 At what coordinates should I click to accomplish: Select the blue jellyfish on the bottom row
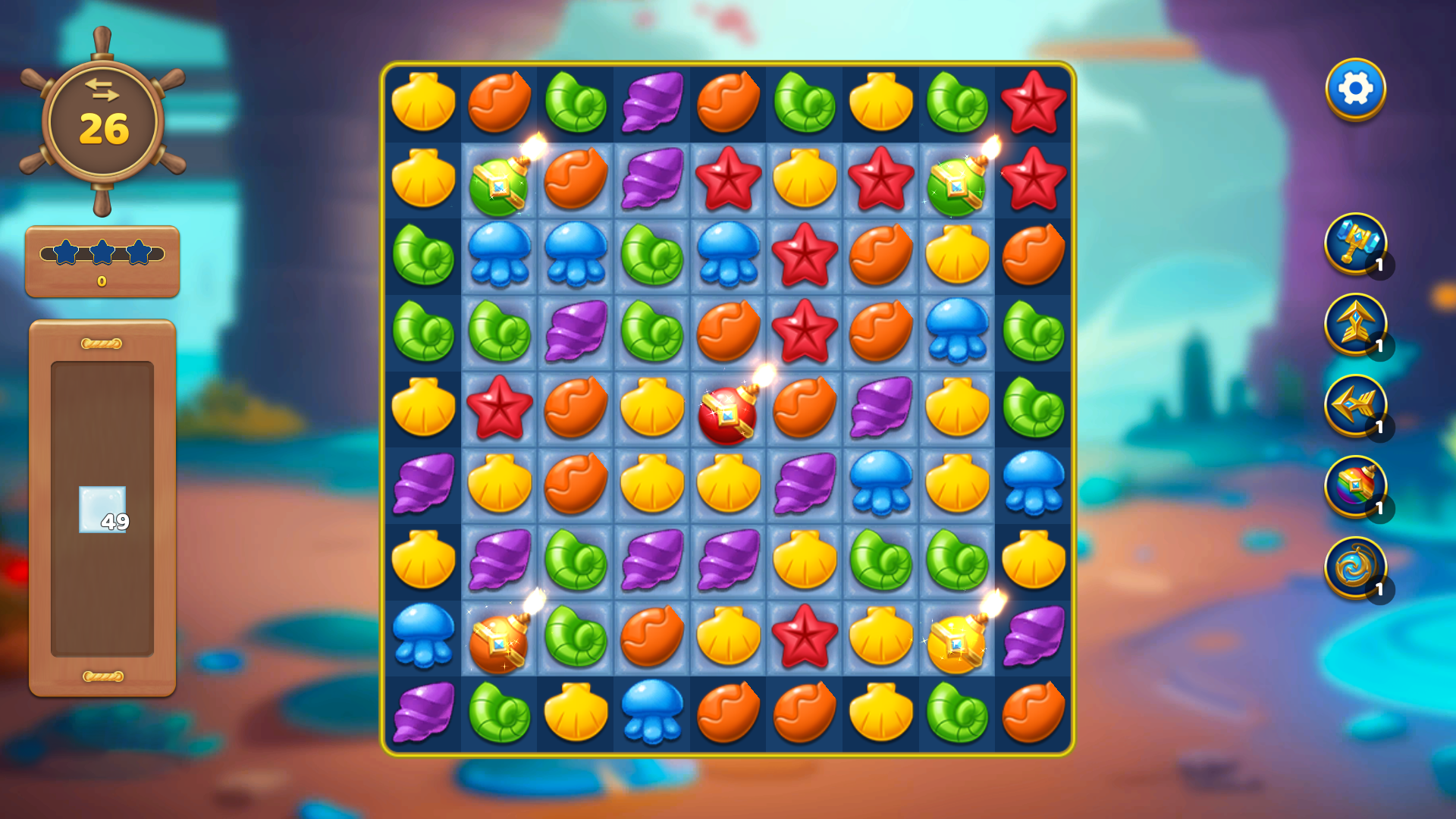point(651,713)
